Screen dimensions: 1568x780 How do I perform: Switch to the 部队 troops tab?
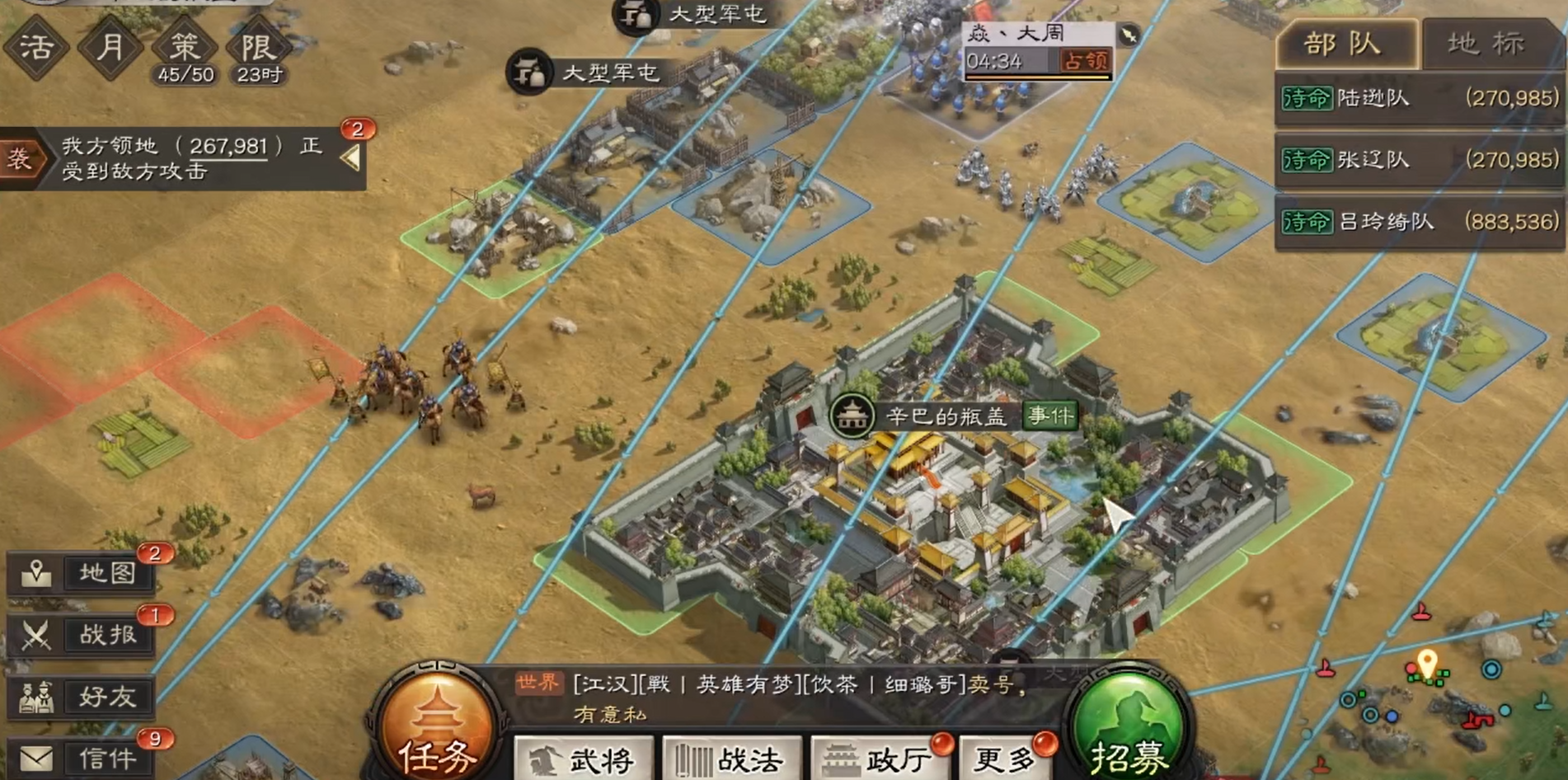point(1345,44)
